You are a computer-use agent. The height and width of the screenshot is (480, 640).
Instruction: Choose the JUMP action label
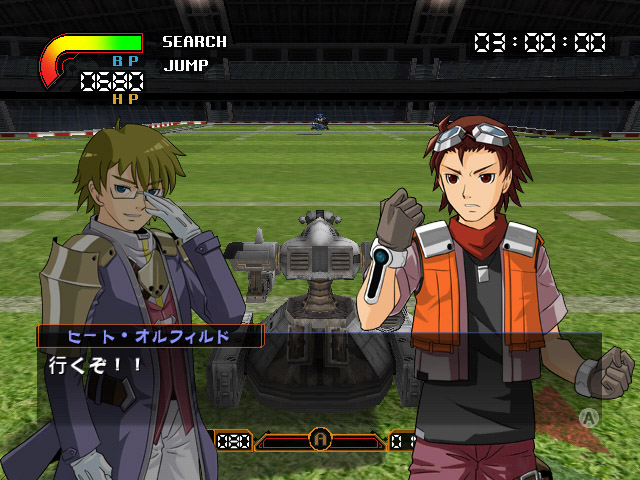[185, 66]
